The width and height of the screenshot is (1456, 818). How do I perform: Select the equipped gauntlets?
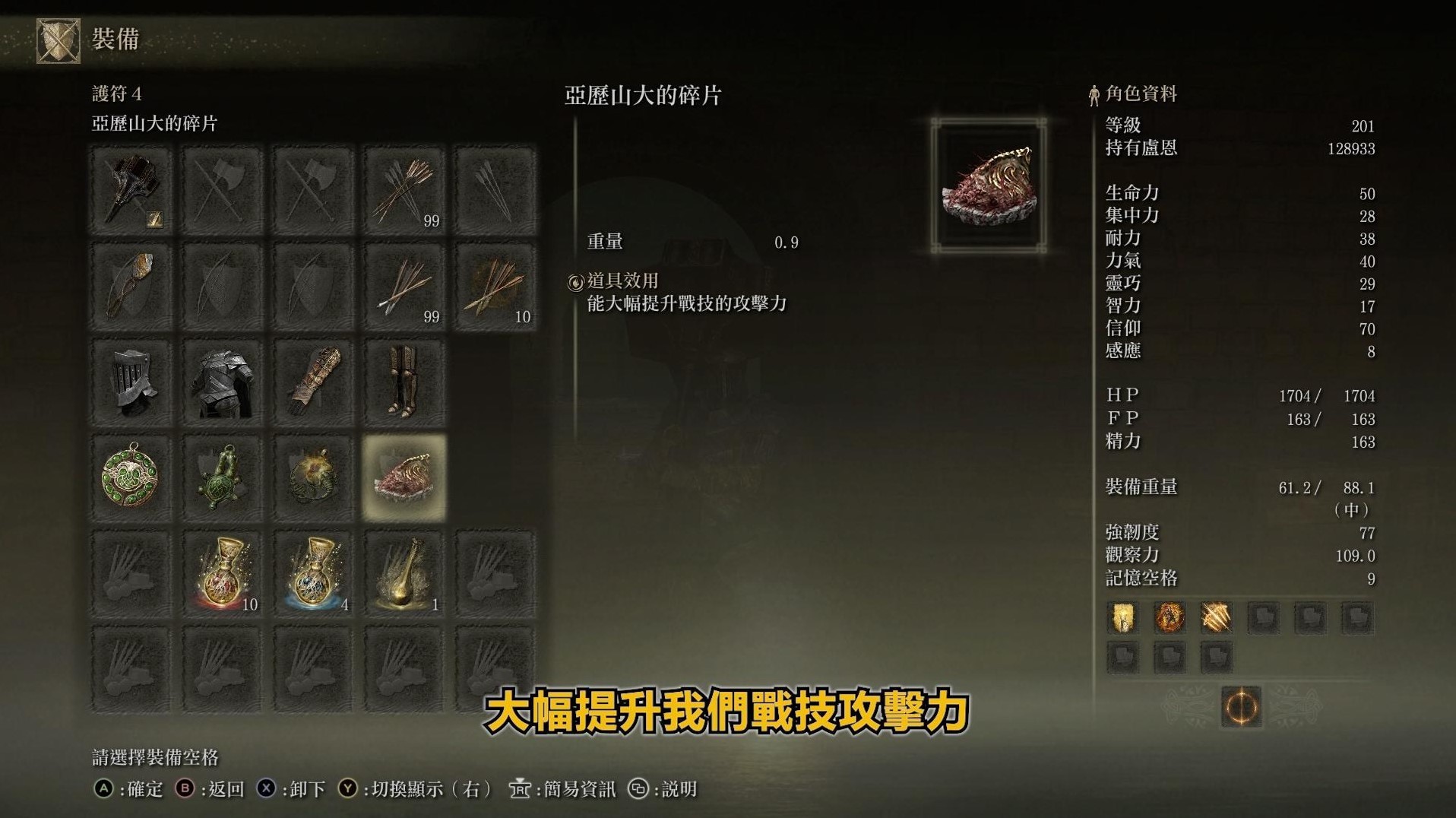point(313,382)
